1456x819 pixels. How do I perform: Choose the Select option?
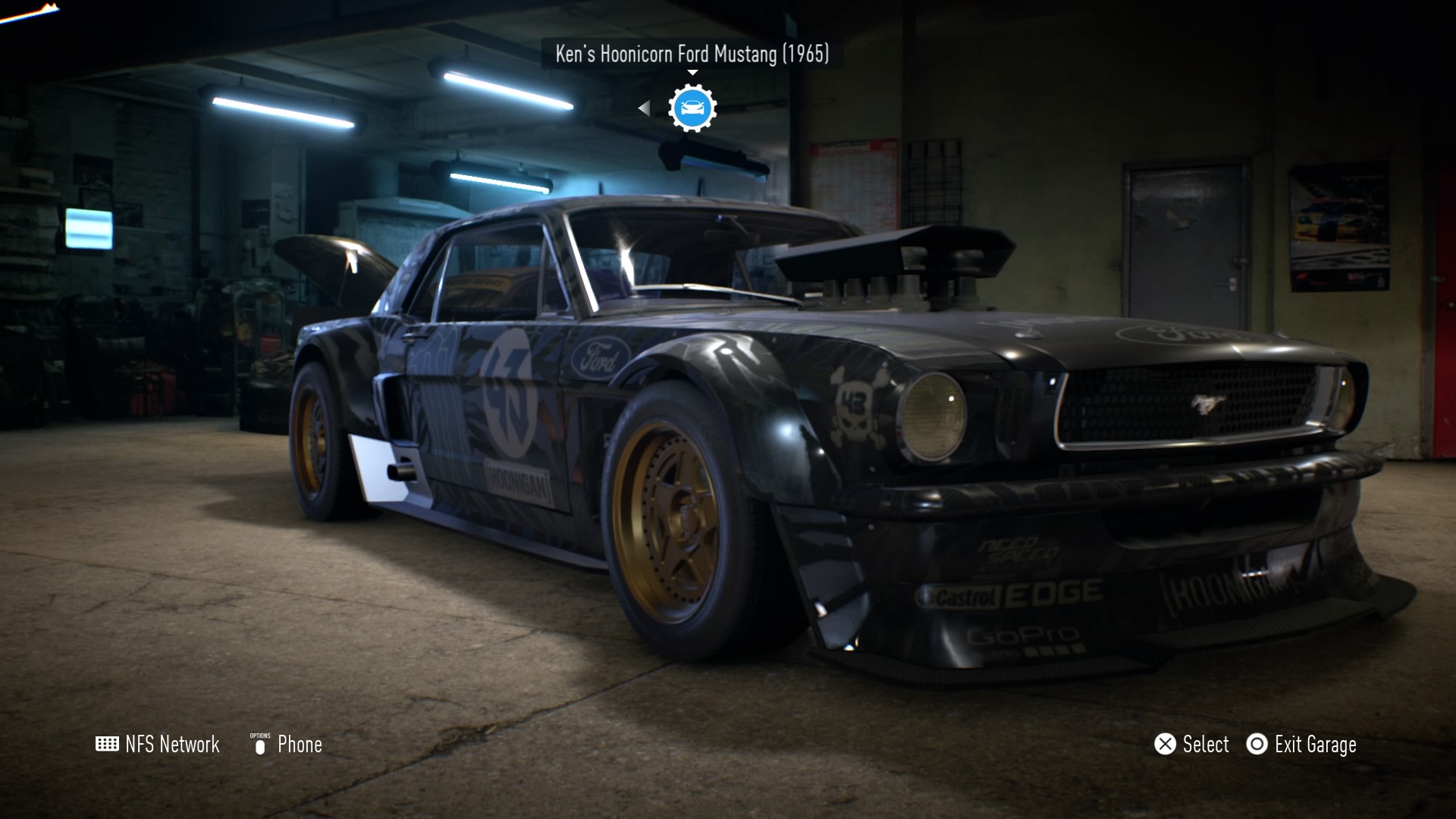[x=1191, y=744]
